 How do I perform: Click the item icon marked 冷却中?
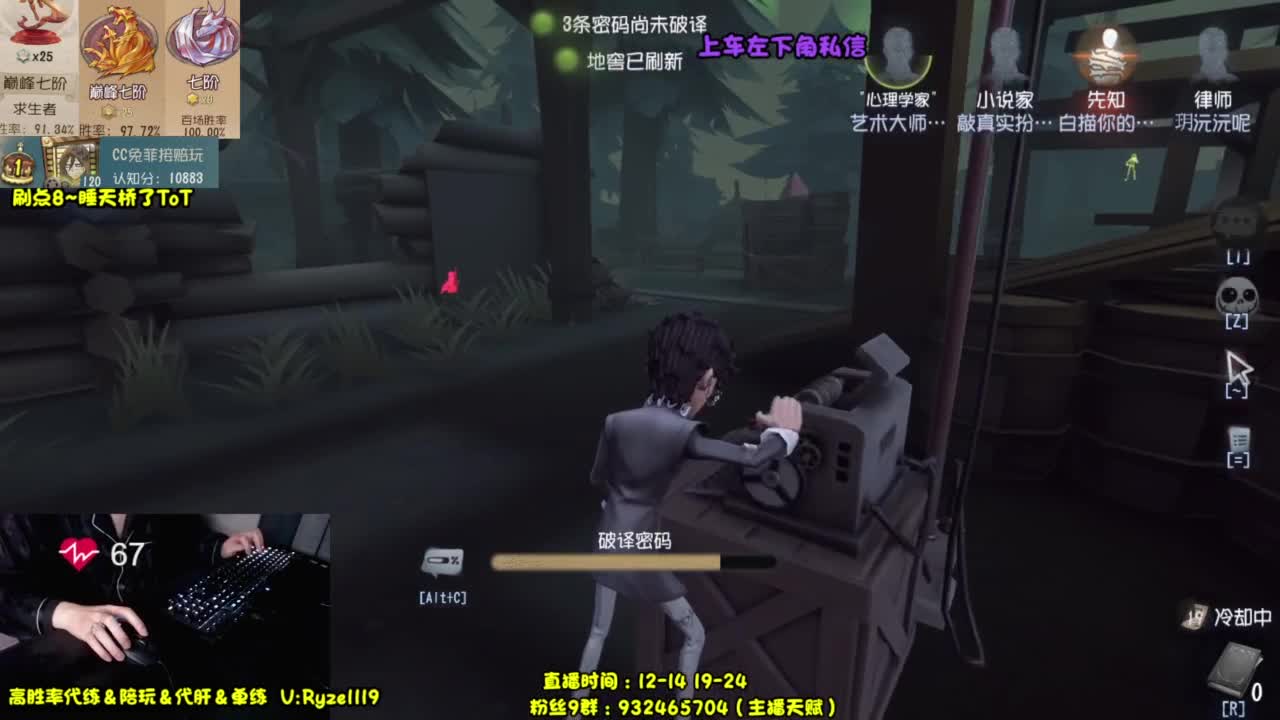[x=1196, y=619]
